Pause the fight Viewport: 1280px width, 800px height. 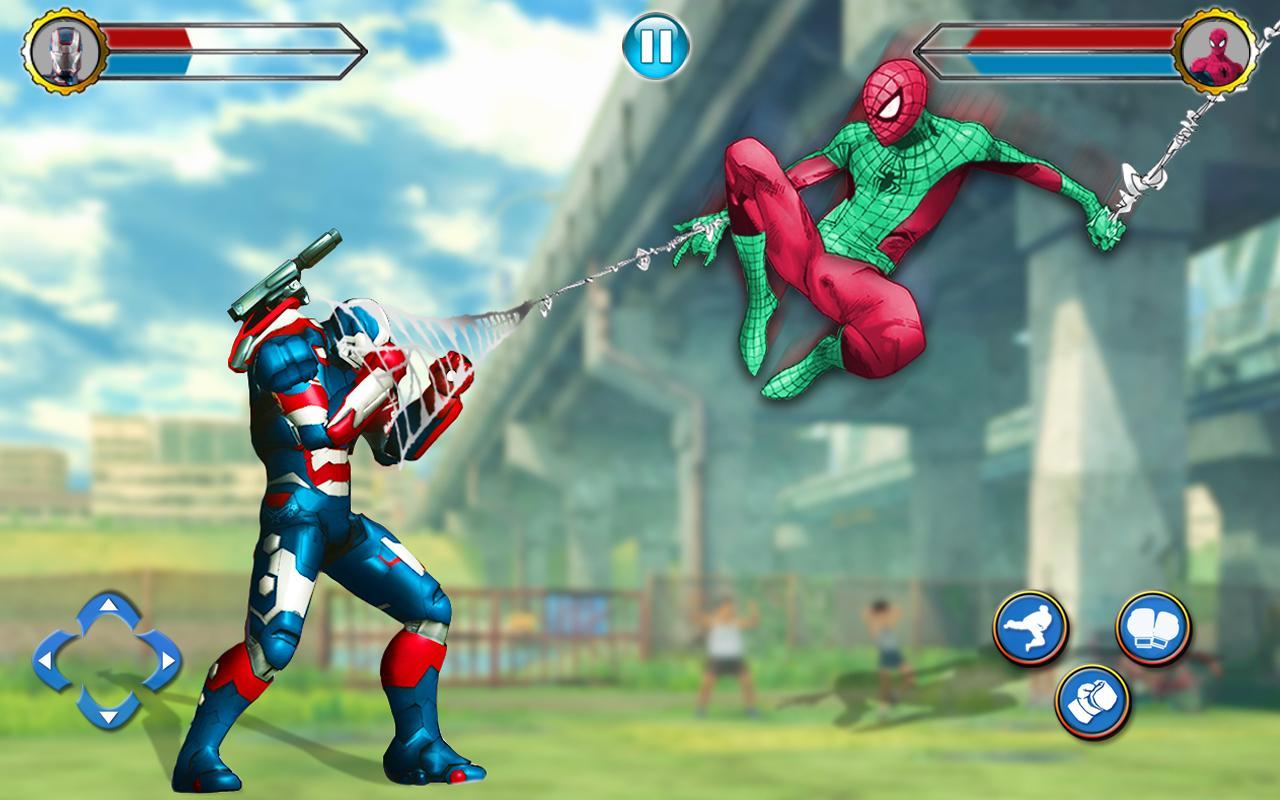(x=655, y=47)
